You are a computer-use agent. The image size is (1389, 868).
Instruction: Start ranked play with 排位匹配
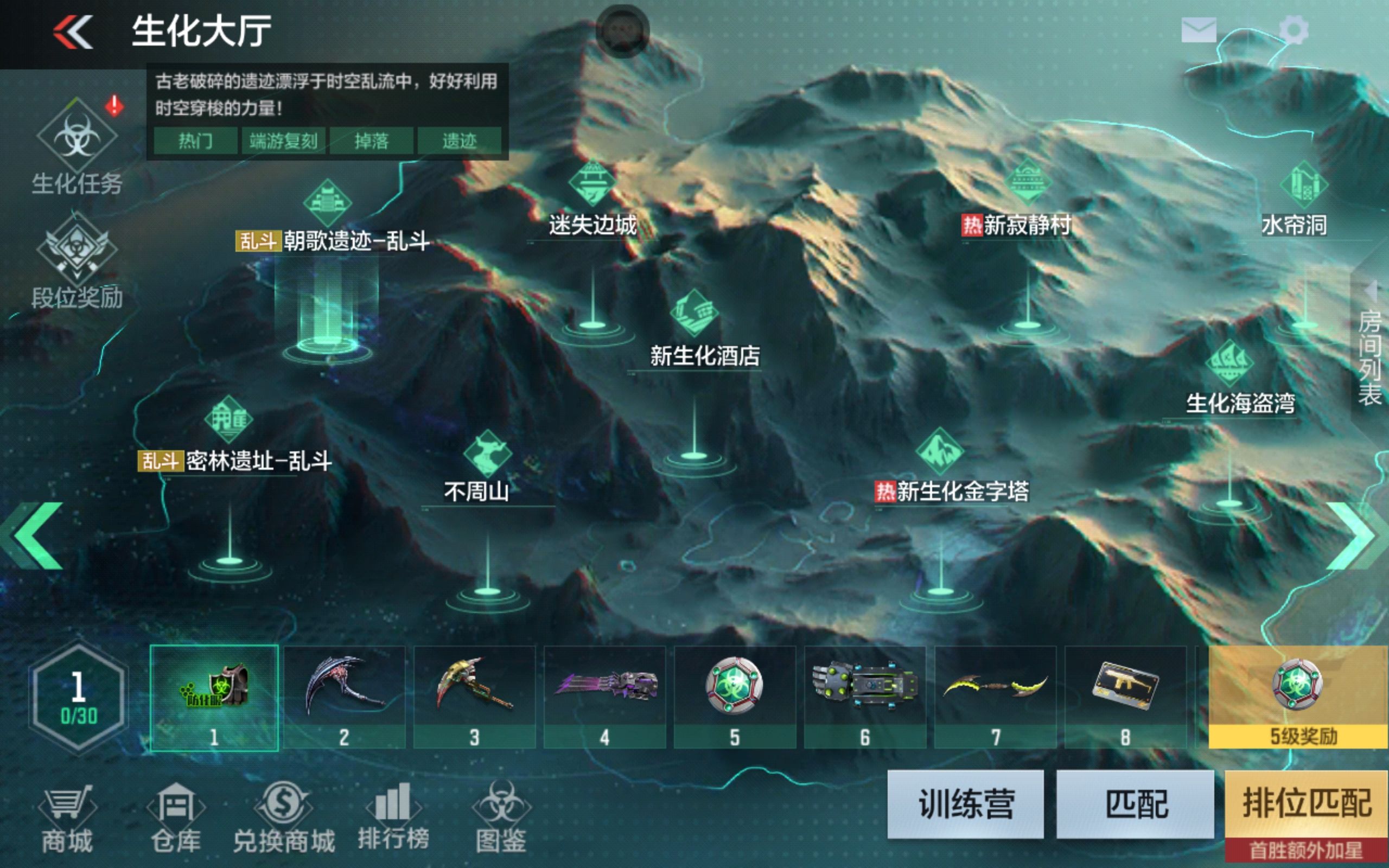click(x=1307, y=803)
